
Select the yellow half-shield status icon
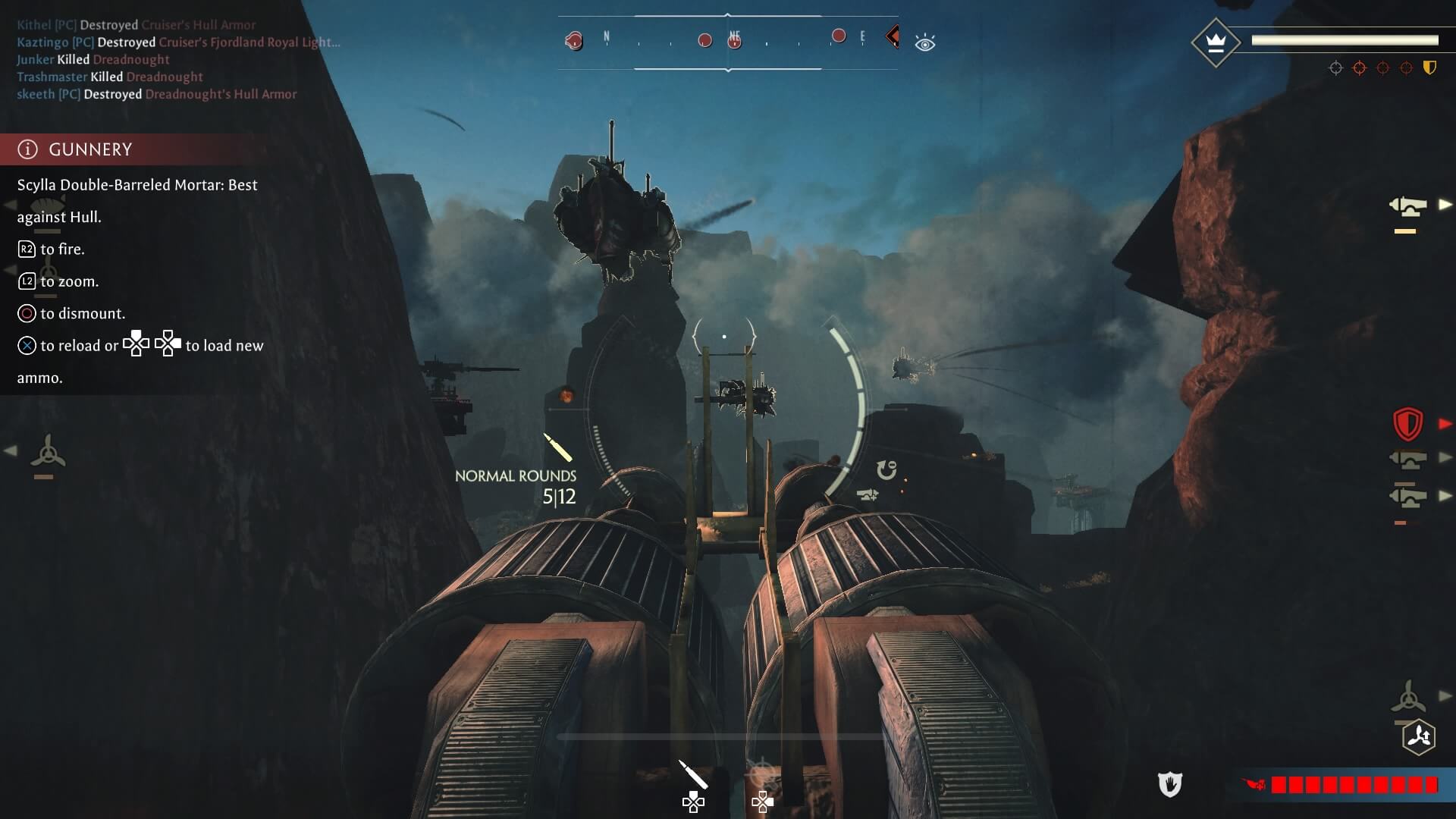click(1429, 68)
